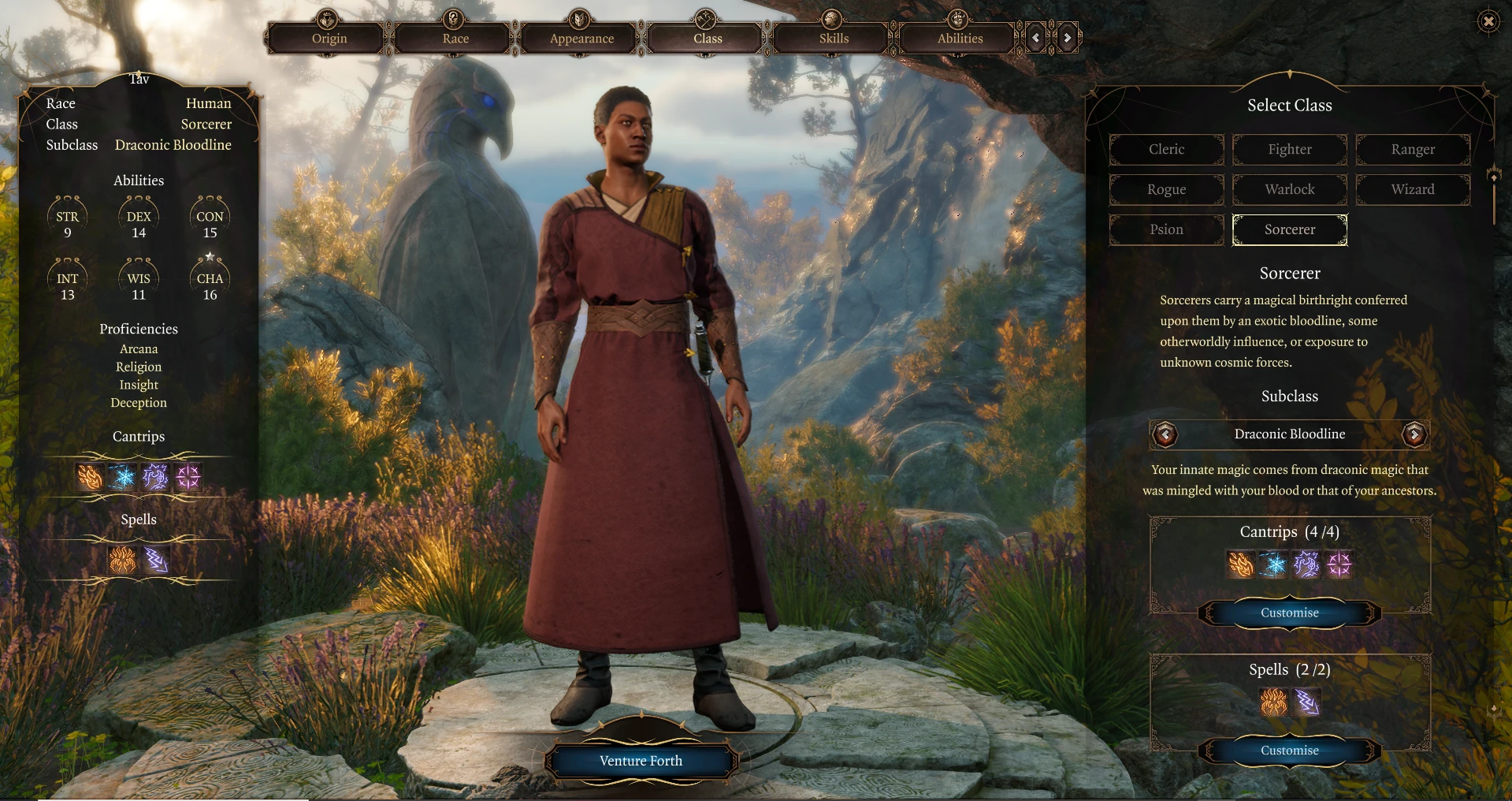The height and width of the screenshot is (801, 1512).
Task: Switch class to Wizard
Action: point(1412,189)
